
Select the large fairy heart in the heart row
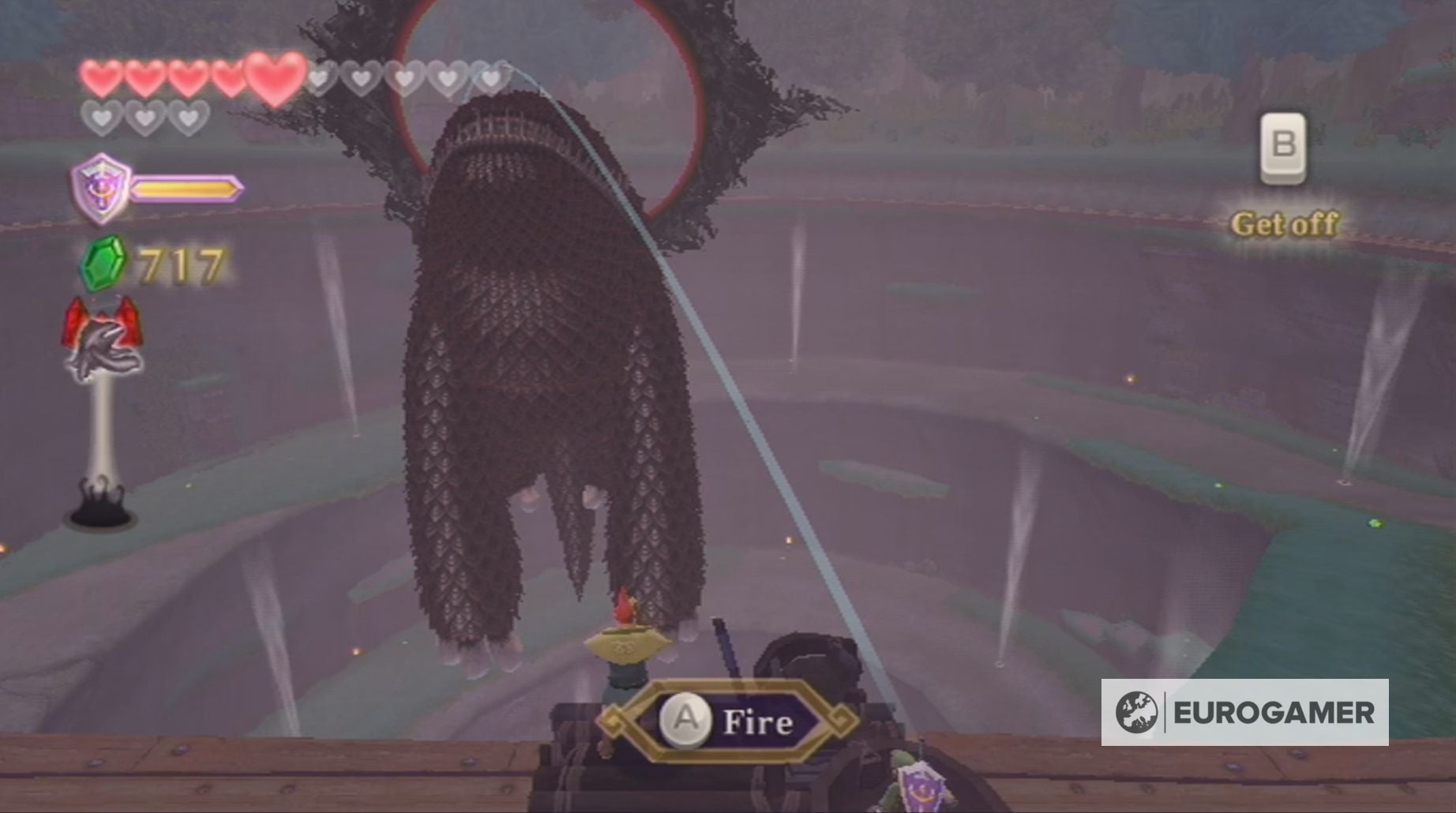point(272,75)
